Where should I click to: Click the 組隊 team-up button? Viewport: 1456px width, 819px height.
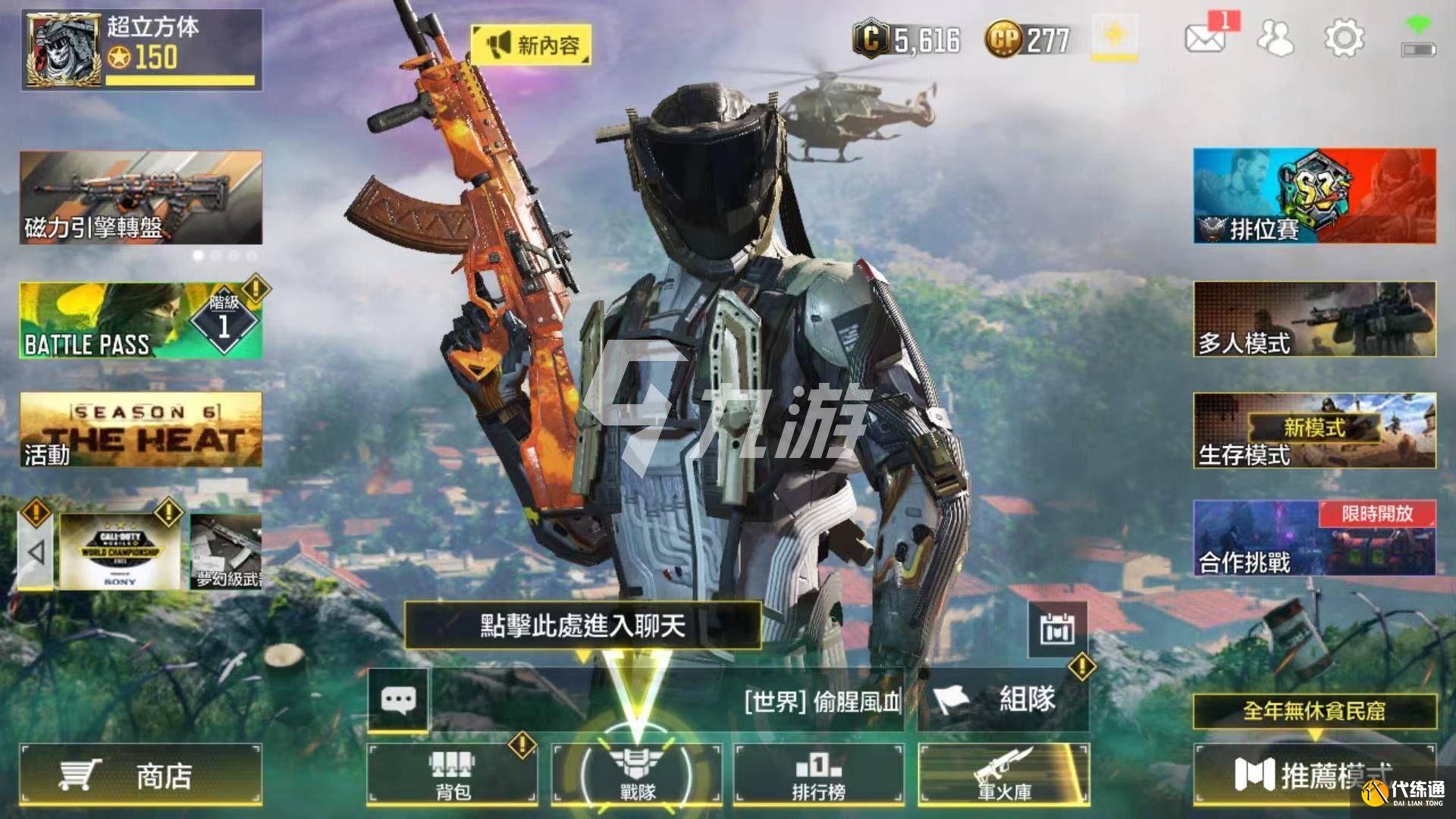1003,699
